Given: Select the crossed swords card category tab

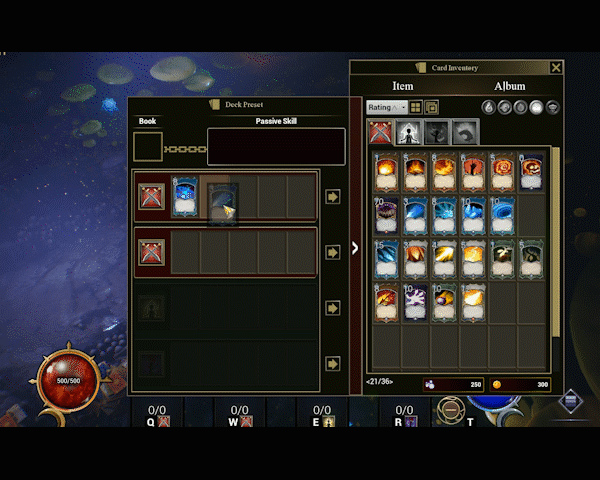Looking at the screenshot, I should (x=381, y=132).
